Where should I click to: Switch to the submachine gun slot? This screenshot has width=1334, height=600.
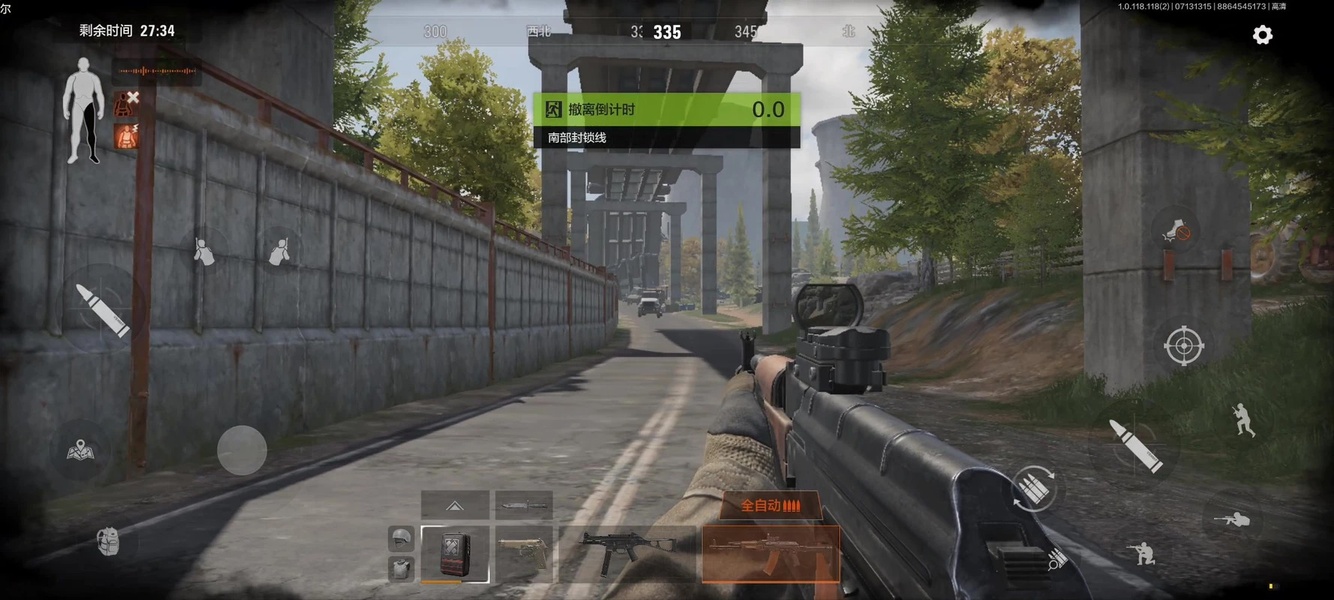tap(627, 553)
